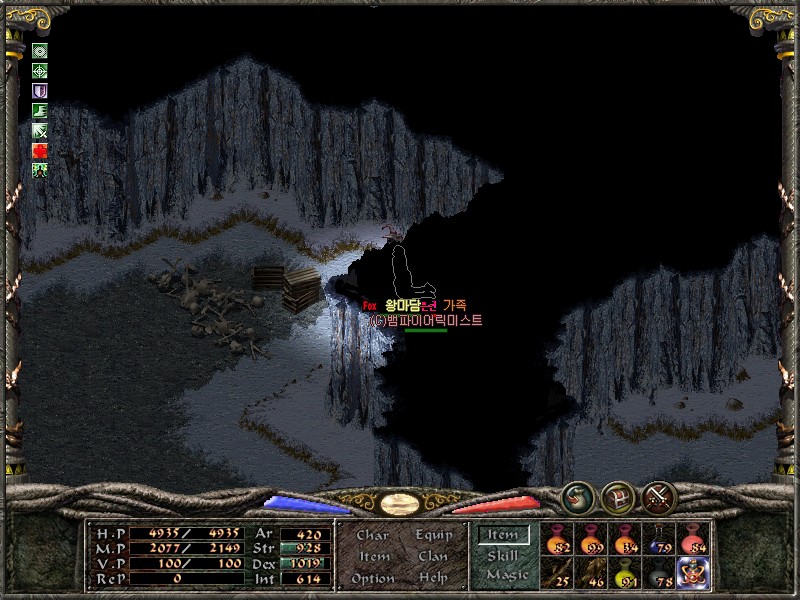Click the red cross buff icon

pyautogui.click(x=40, y=151)
